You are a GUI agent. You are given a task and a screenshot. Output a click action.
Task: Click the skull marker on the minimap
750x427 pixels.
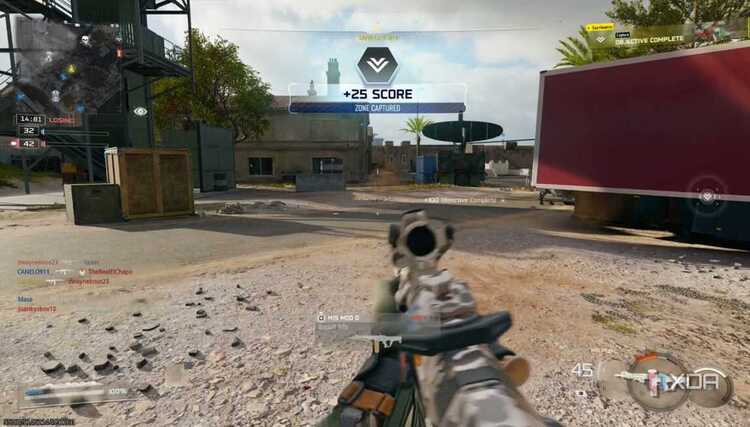[x=84, y=41]
